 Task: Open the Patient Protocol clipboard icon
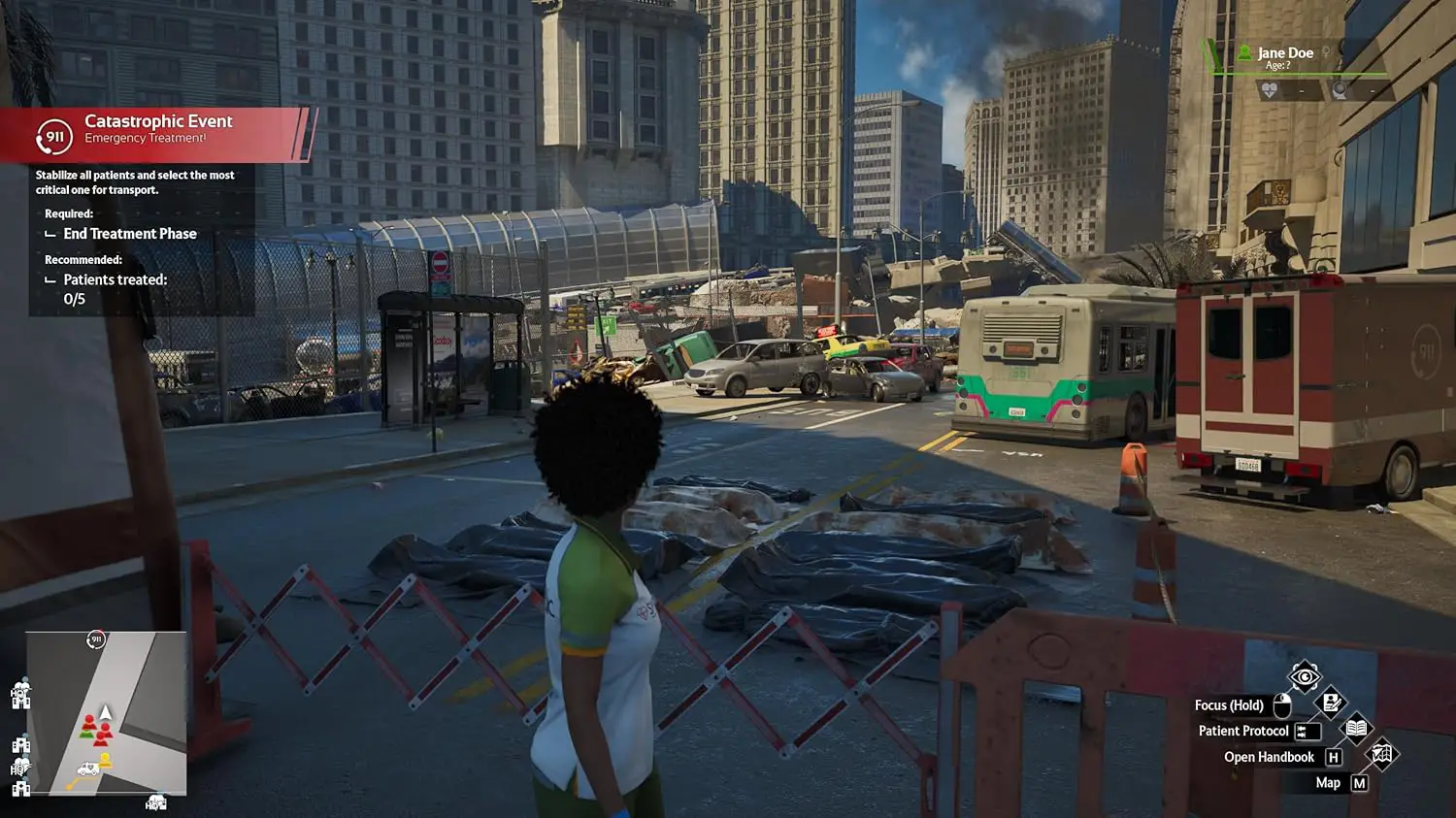click(1331, 703)
